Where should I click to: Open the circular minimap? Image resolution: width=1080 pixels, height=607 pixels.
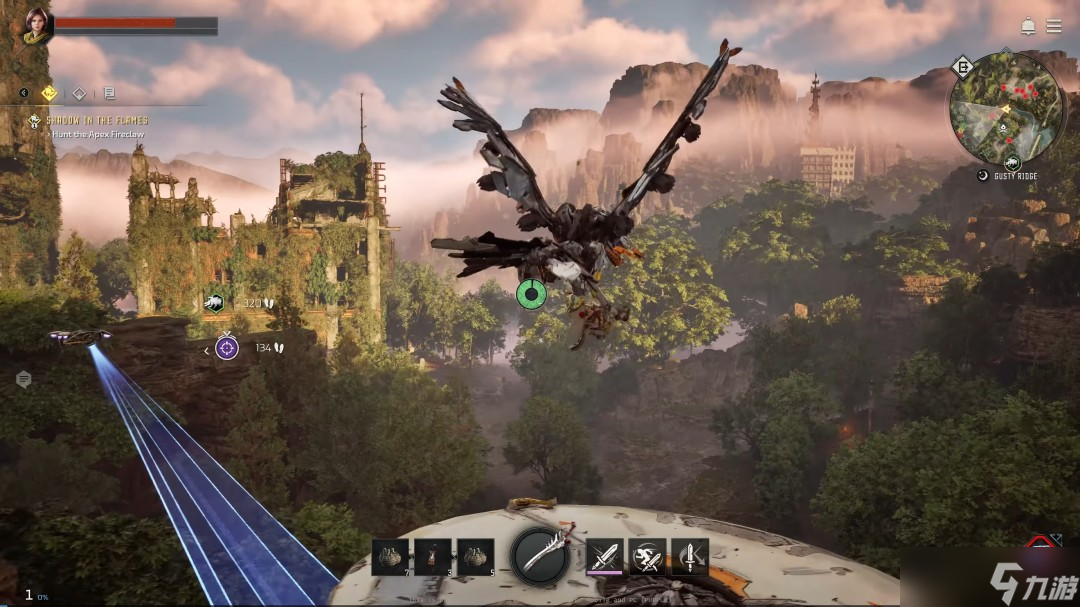pos(1006,108)
